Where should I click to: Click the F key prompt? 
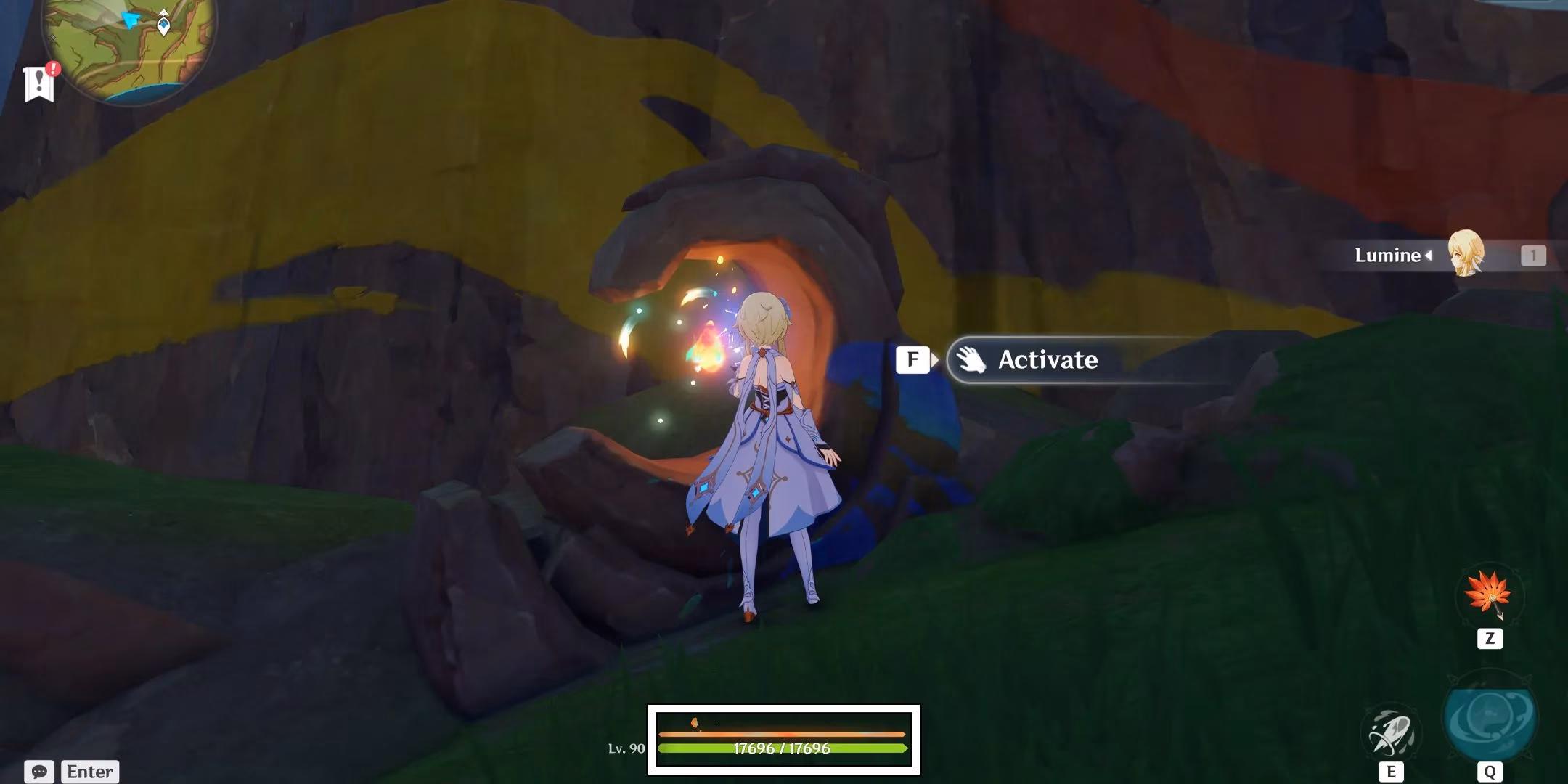point(913,359)
